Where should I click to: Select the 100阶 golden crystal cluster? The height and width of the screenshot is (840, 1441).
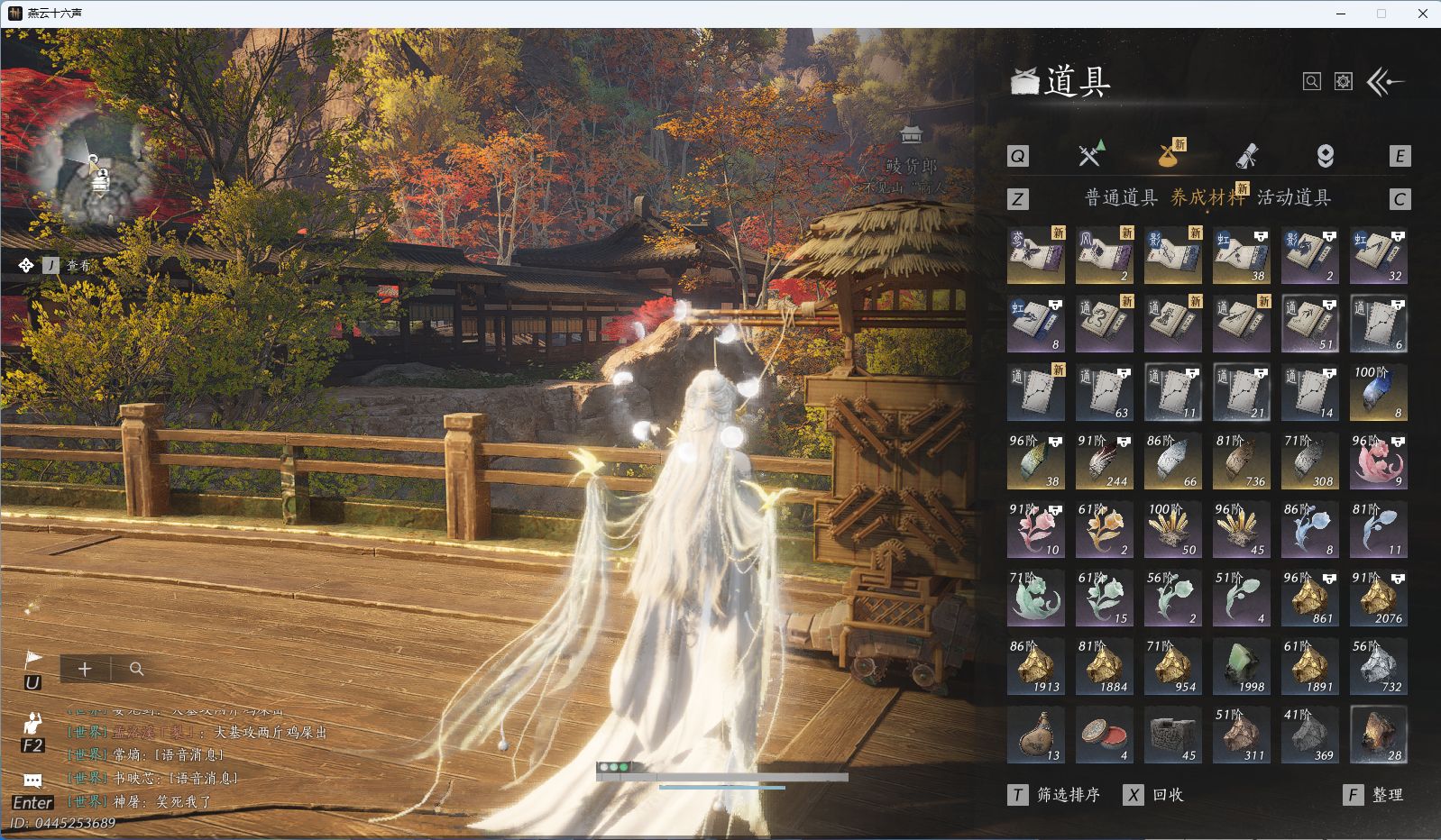1173,530
